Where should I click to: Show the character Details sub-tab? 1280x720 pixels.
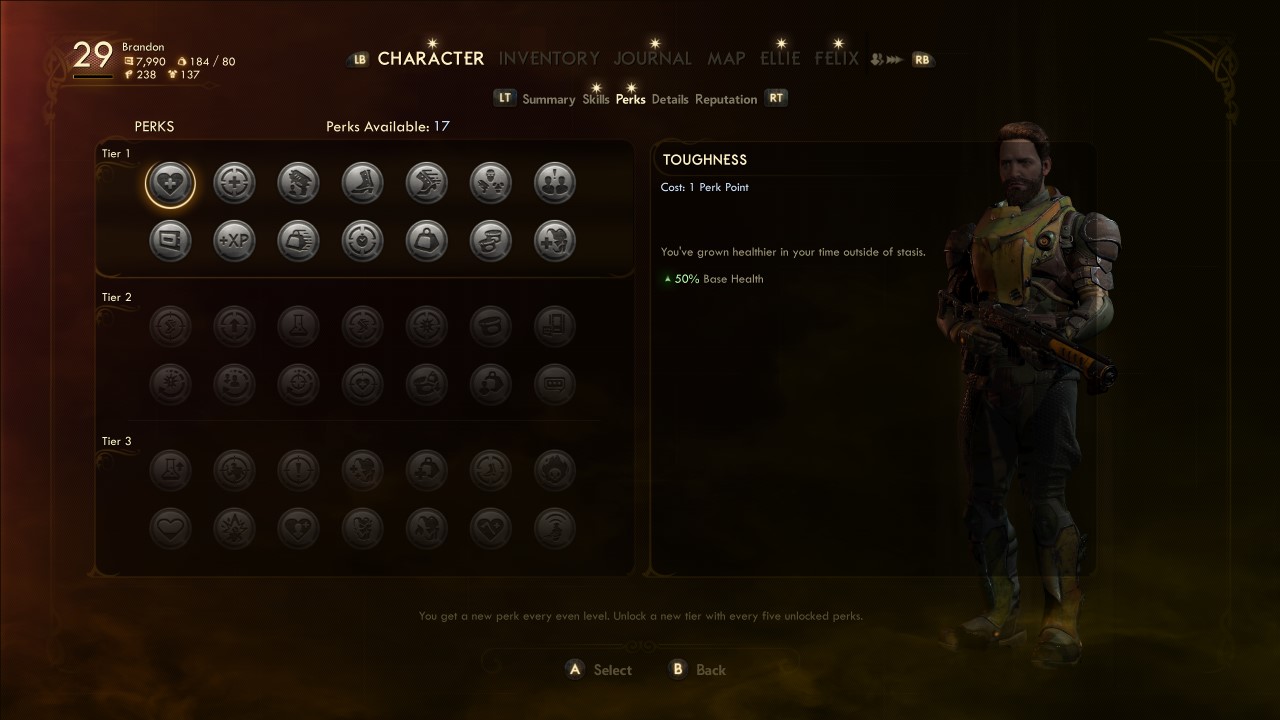tap(670, 99)
